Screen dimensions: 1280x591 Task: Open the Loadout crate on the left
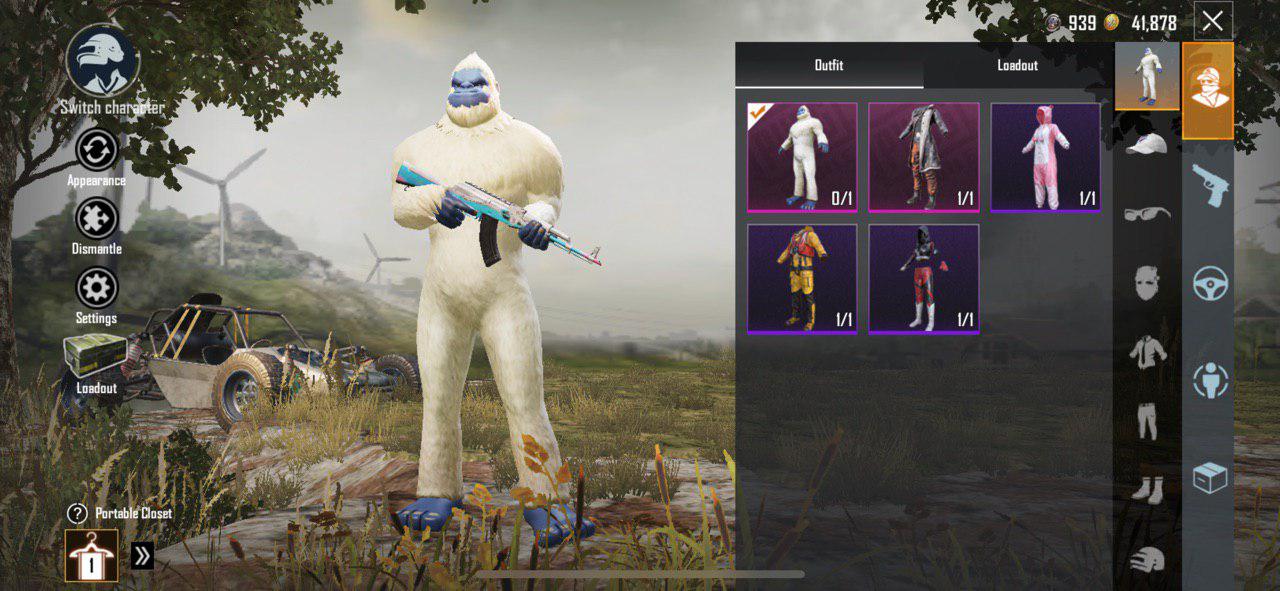tap(96, 357)
